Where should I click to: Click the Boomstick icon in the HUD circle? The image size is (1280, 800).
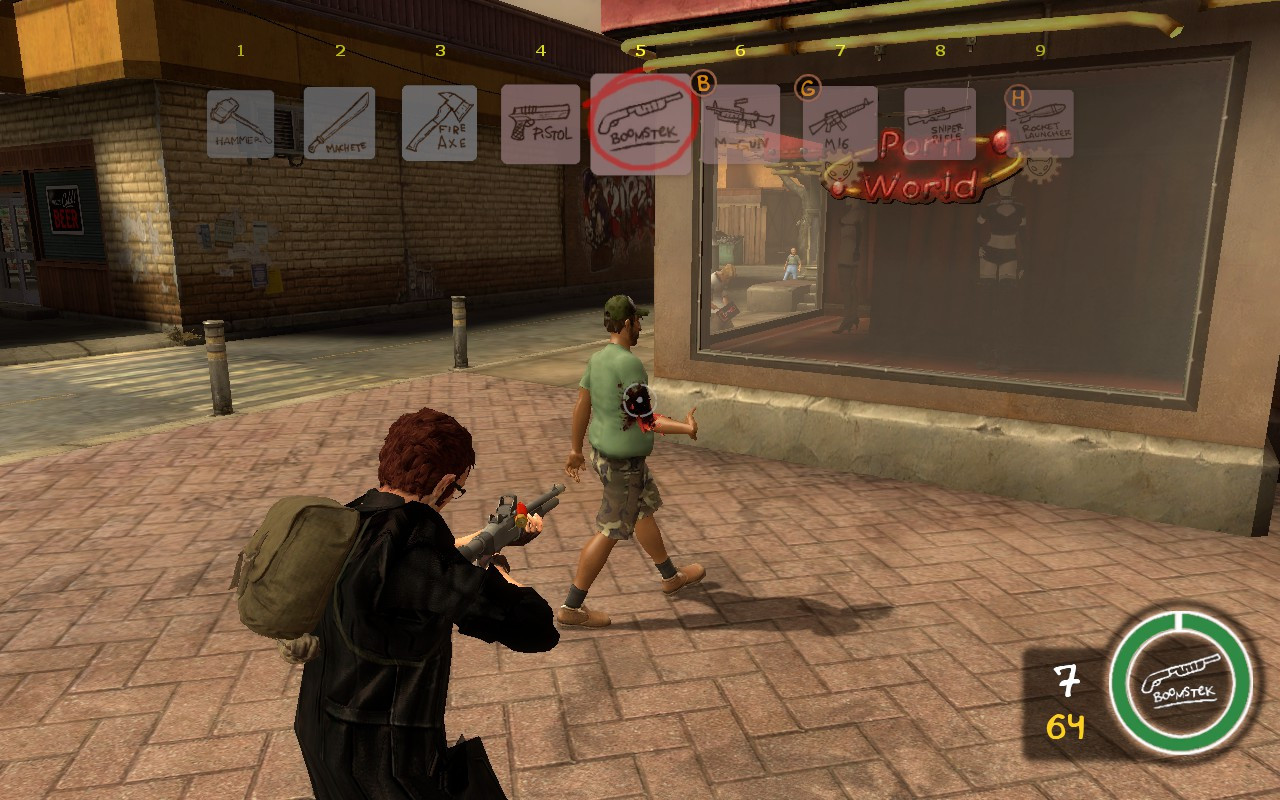[1180, 683]
